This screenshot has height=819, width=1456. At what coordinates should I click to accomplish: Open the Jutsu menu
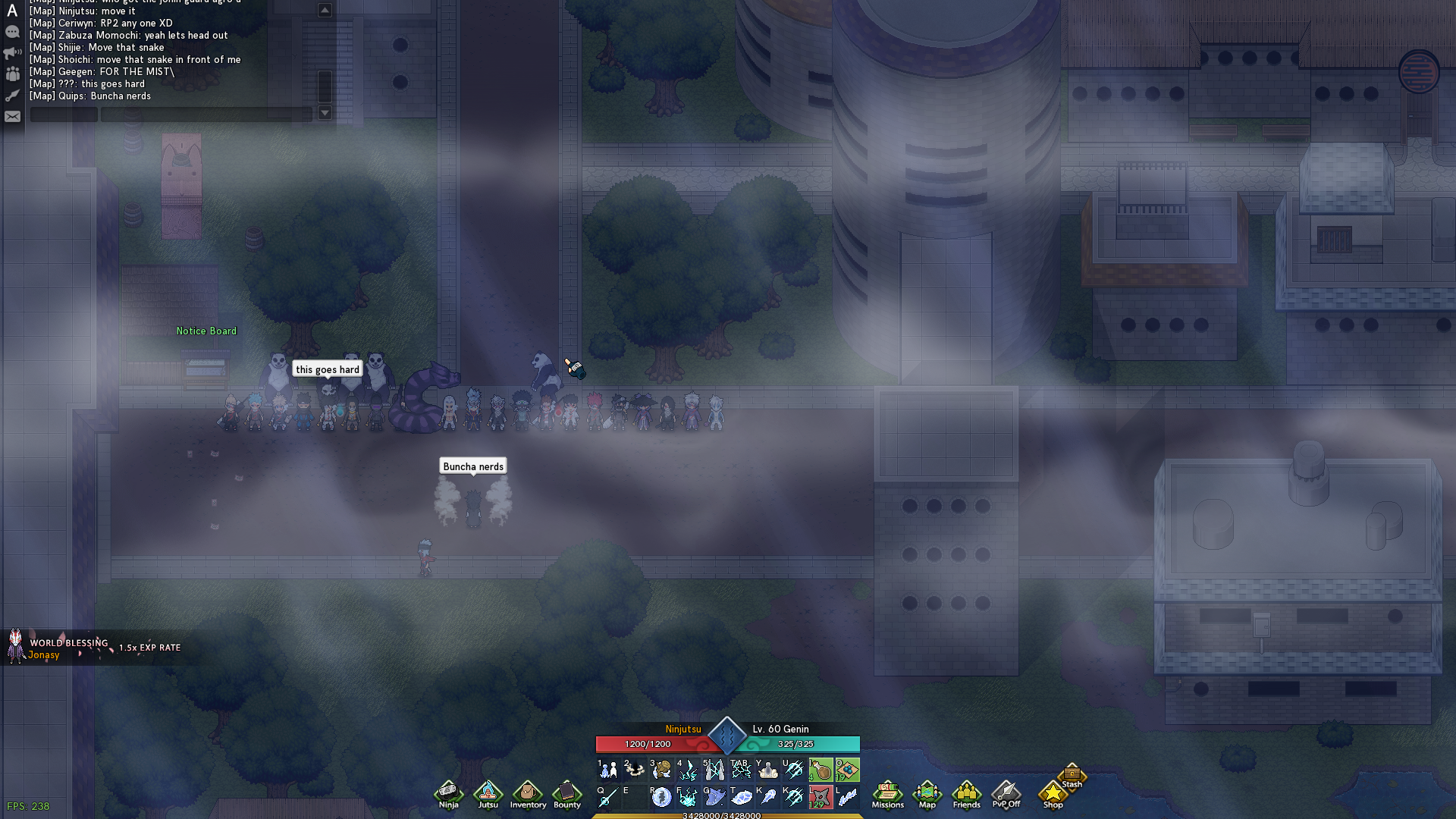[x=488, y=794]
